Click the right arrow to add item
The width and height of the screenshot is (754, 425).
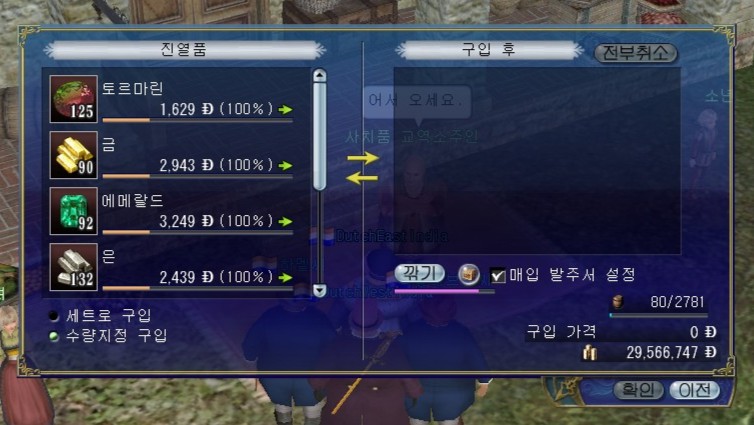(362, 158)
